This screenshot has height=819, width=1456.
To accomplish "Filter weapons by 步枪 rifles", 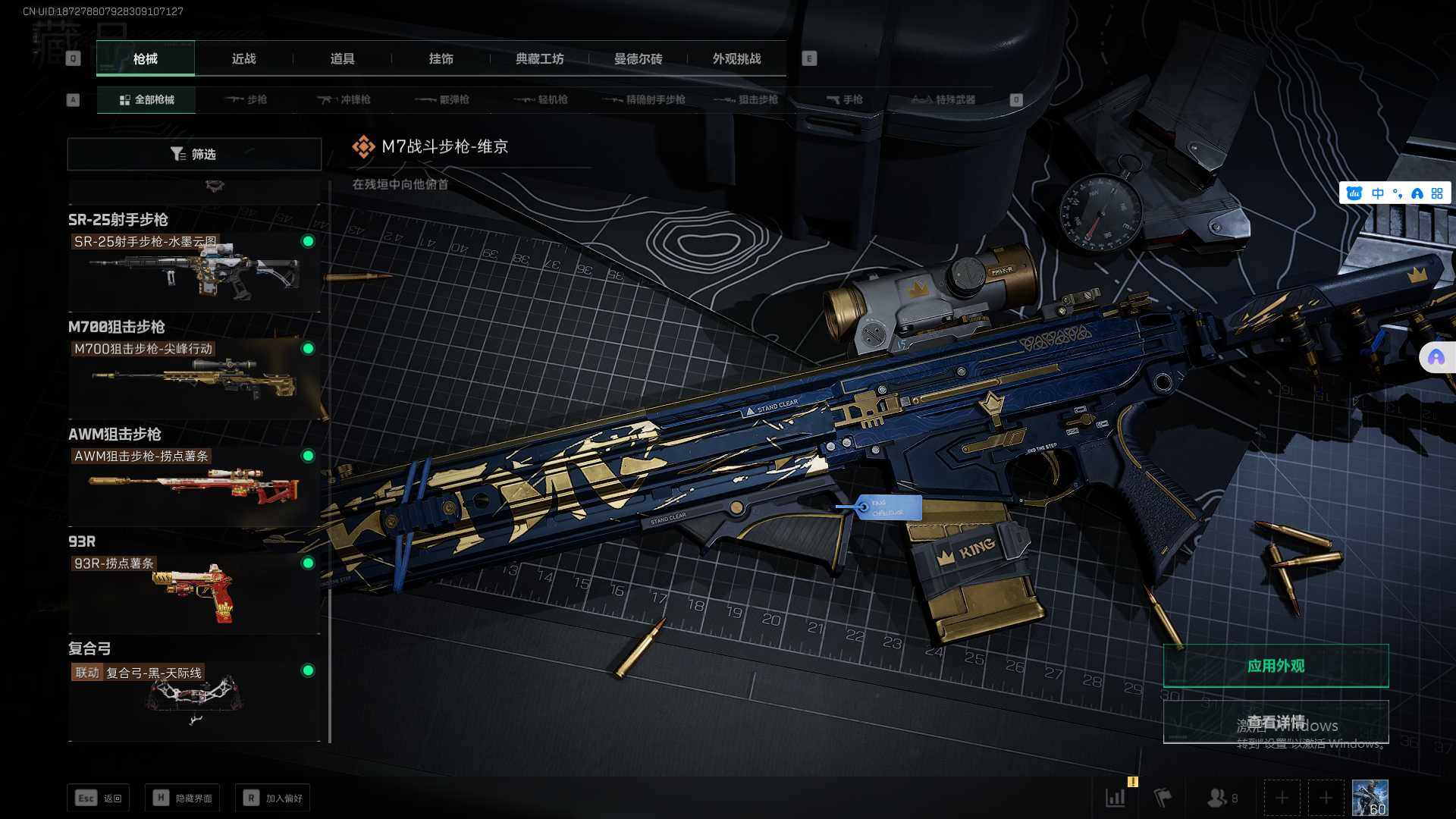I will [246, 99].
